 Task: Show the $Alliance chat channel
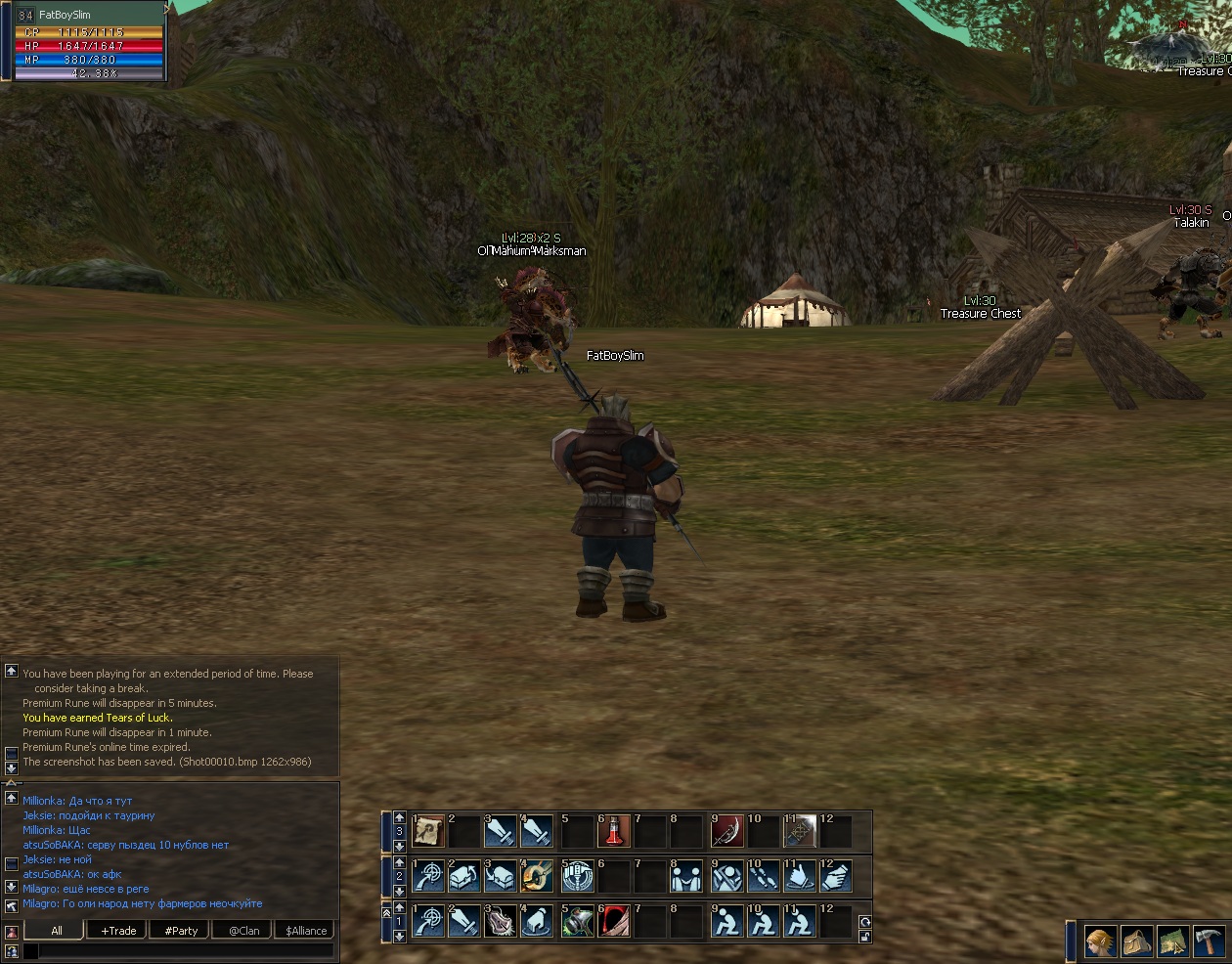point(306,930)
